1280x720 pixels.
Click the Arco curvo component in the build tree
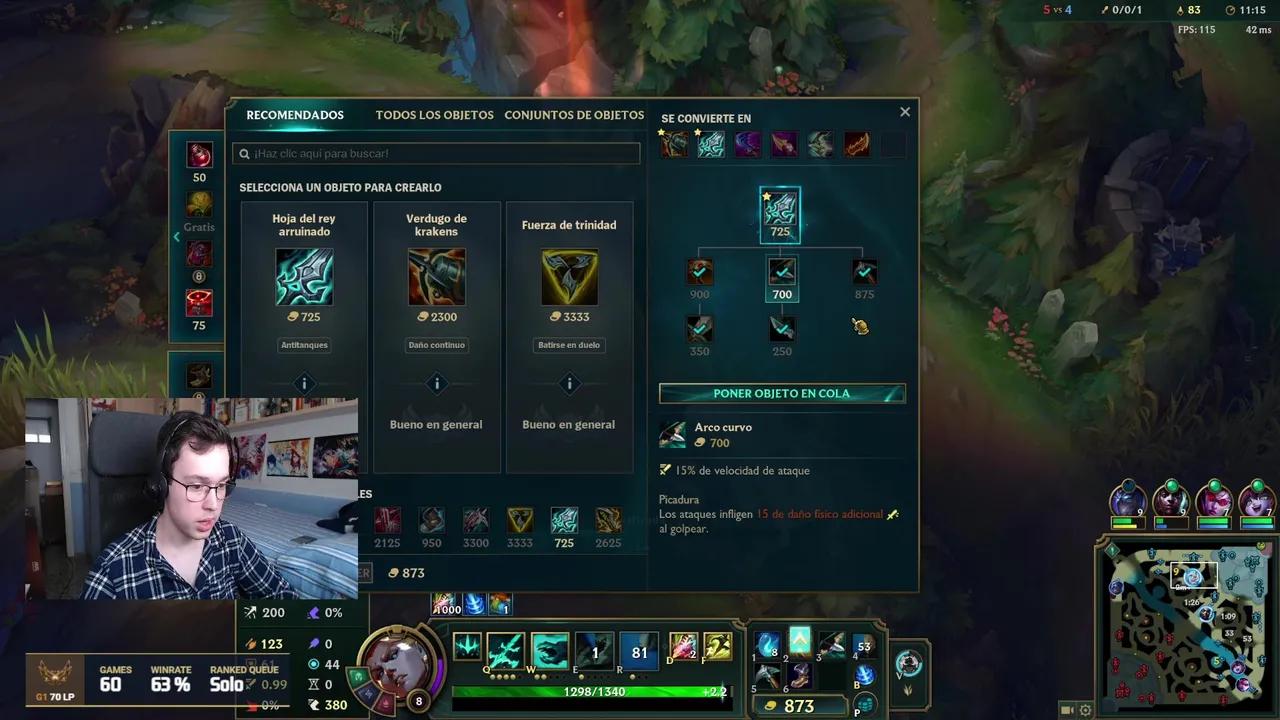click(x=781, y=270)
